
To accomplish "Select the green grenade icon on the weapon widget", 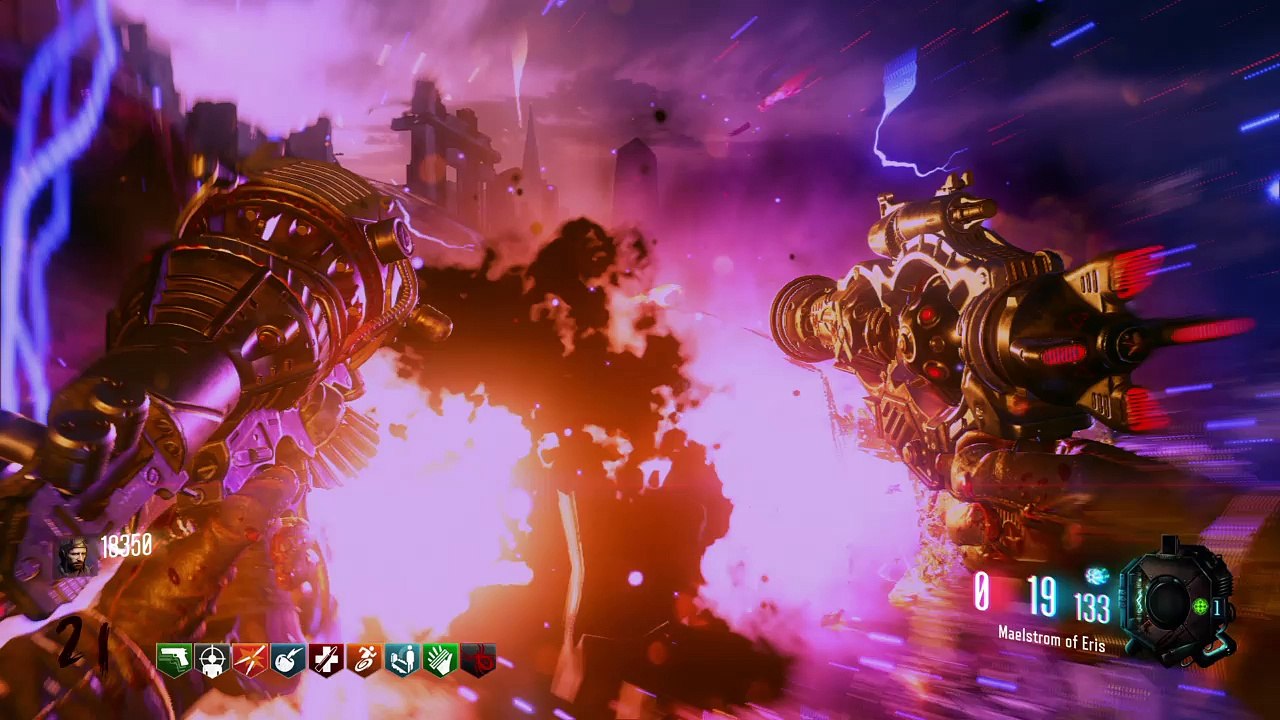I will 1203,607.
